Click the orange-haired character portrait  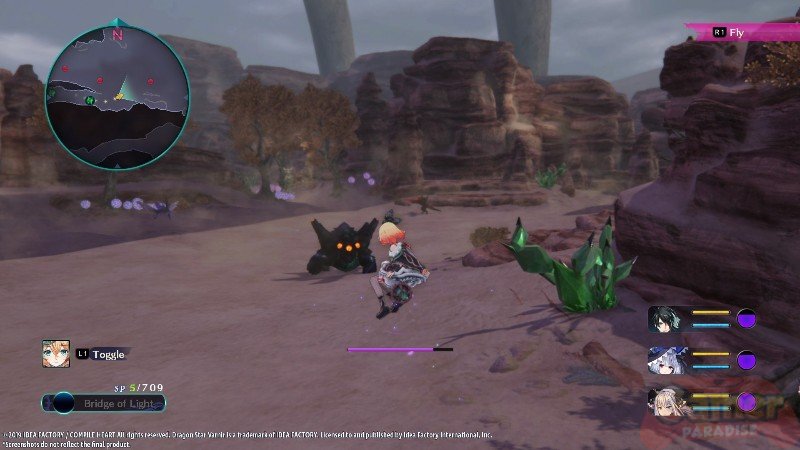(x=56, y=353)
